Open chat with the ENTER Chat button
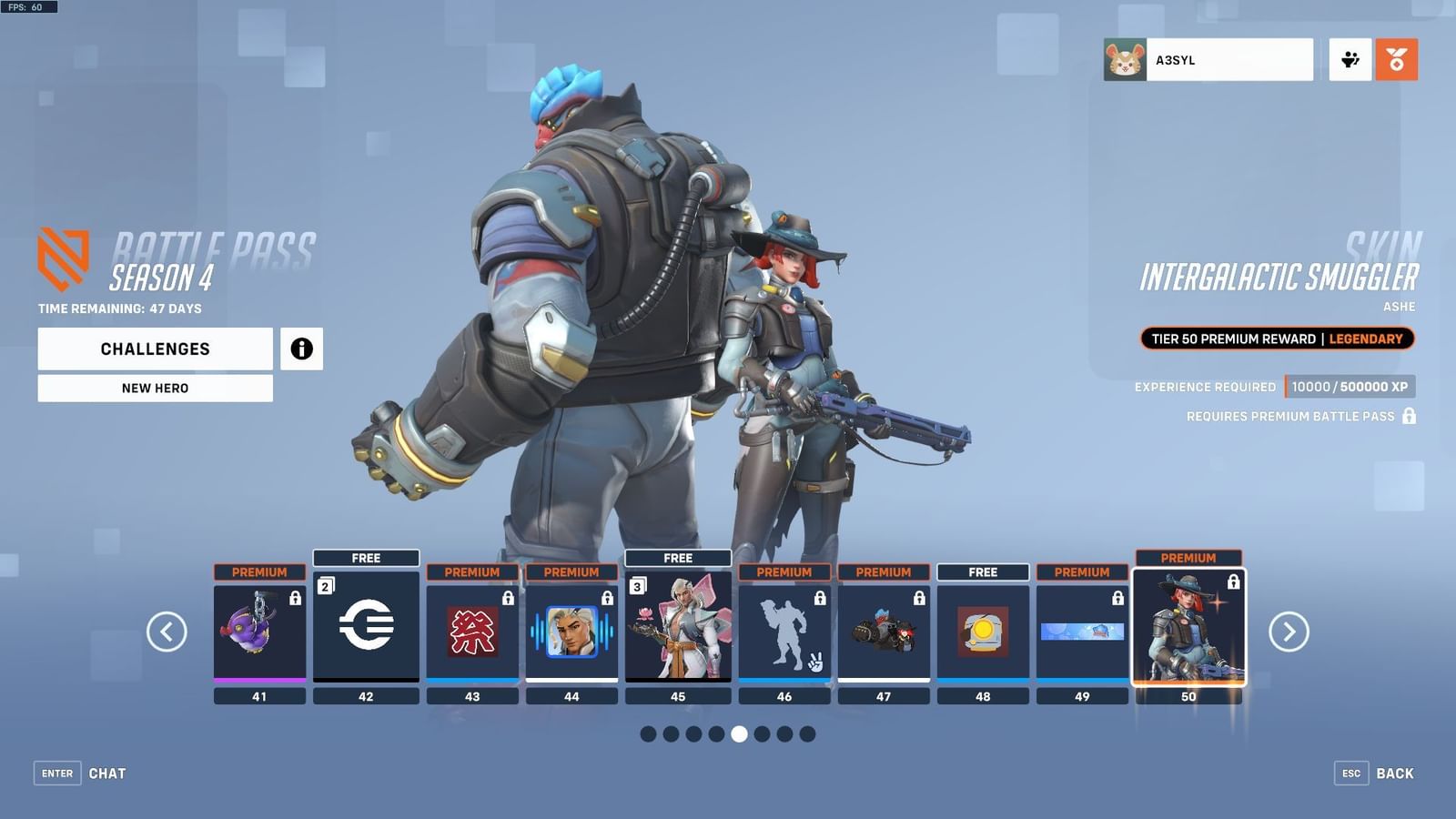 [76, 773]
